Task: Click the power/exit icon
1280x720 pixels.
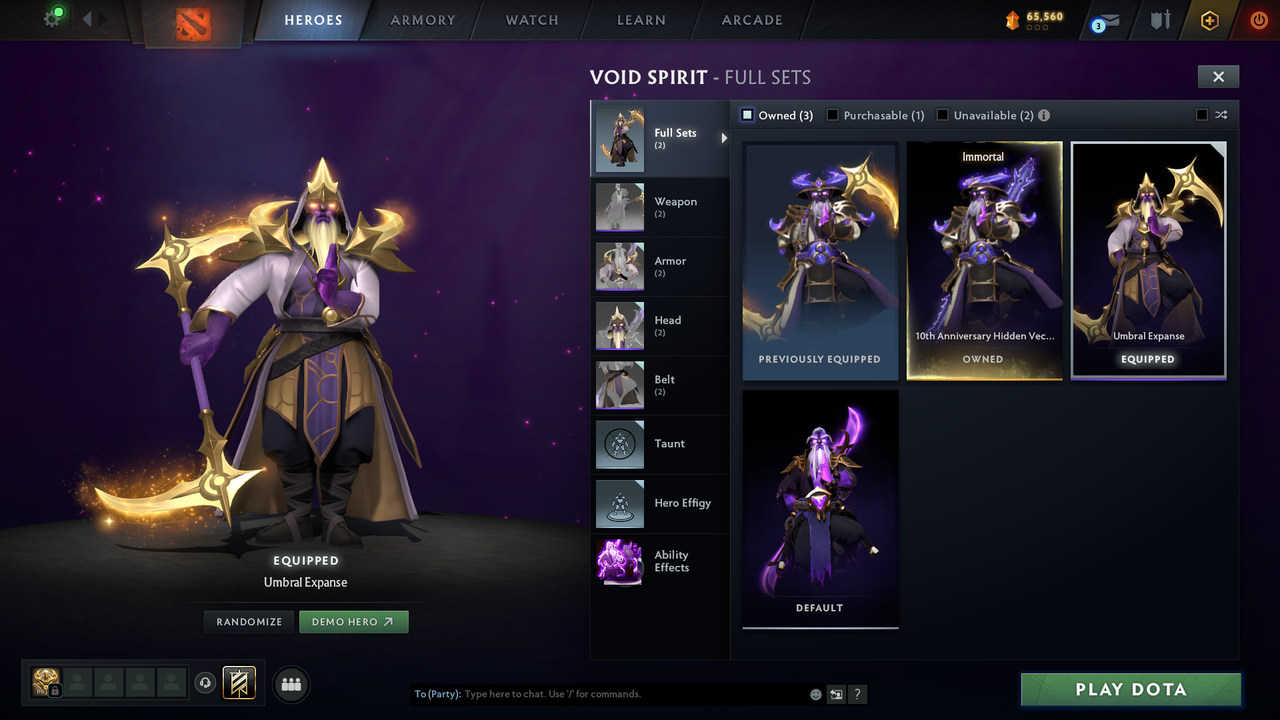Action: (1258, 20)
